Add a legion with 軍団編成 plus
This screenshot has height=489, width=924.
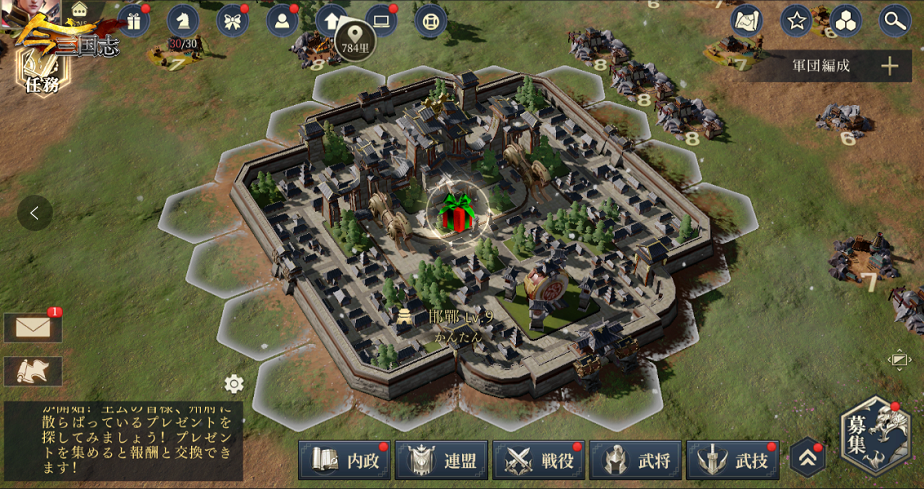pos(889,66)
